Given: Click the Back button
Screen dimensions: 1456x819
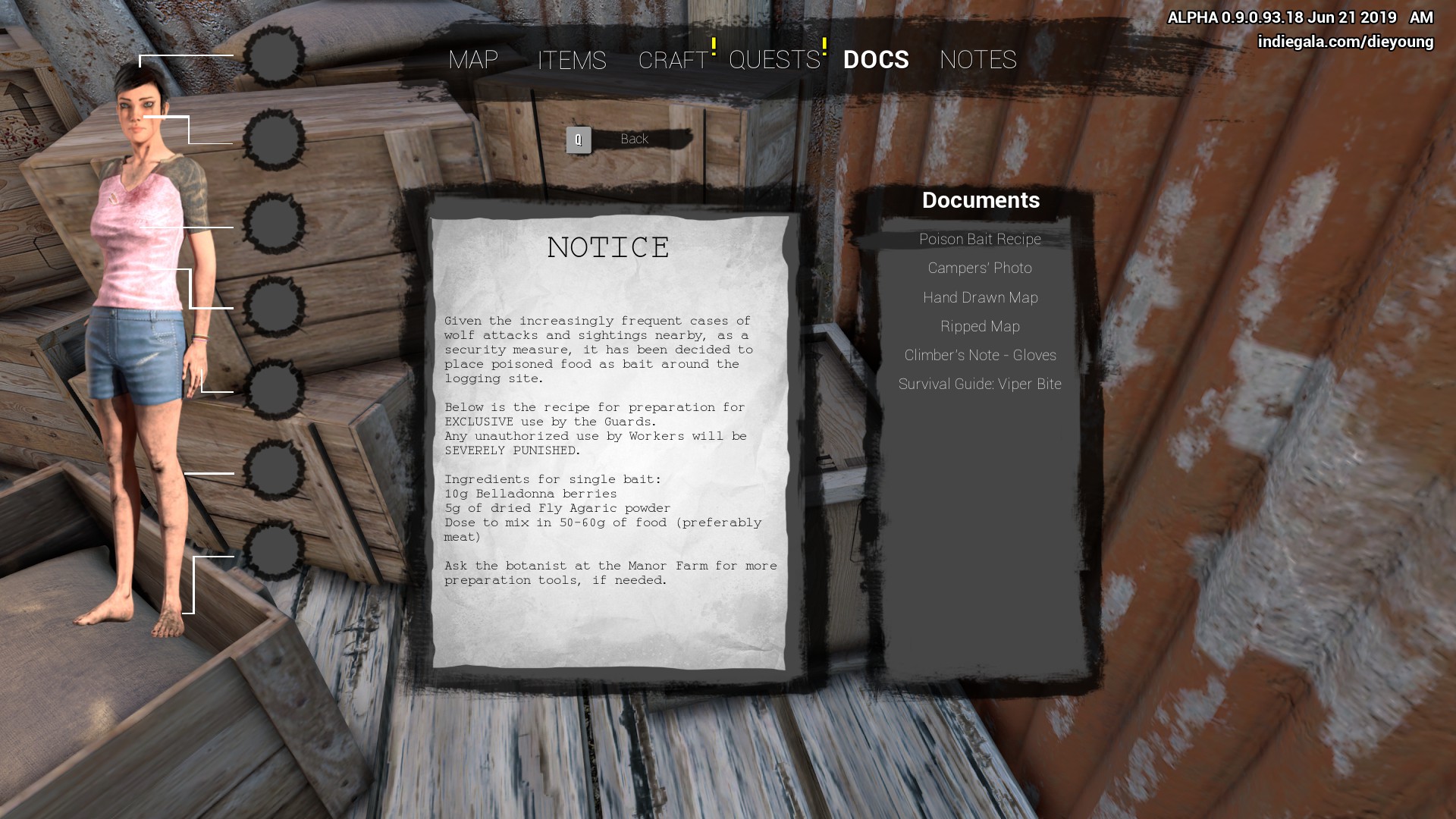Looking at the screenshot, I should click(x=633, y=140).
